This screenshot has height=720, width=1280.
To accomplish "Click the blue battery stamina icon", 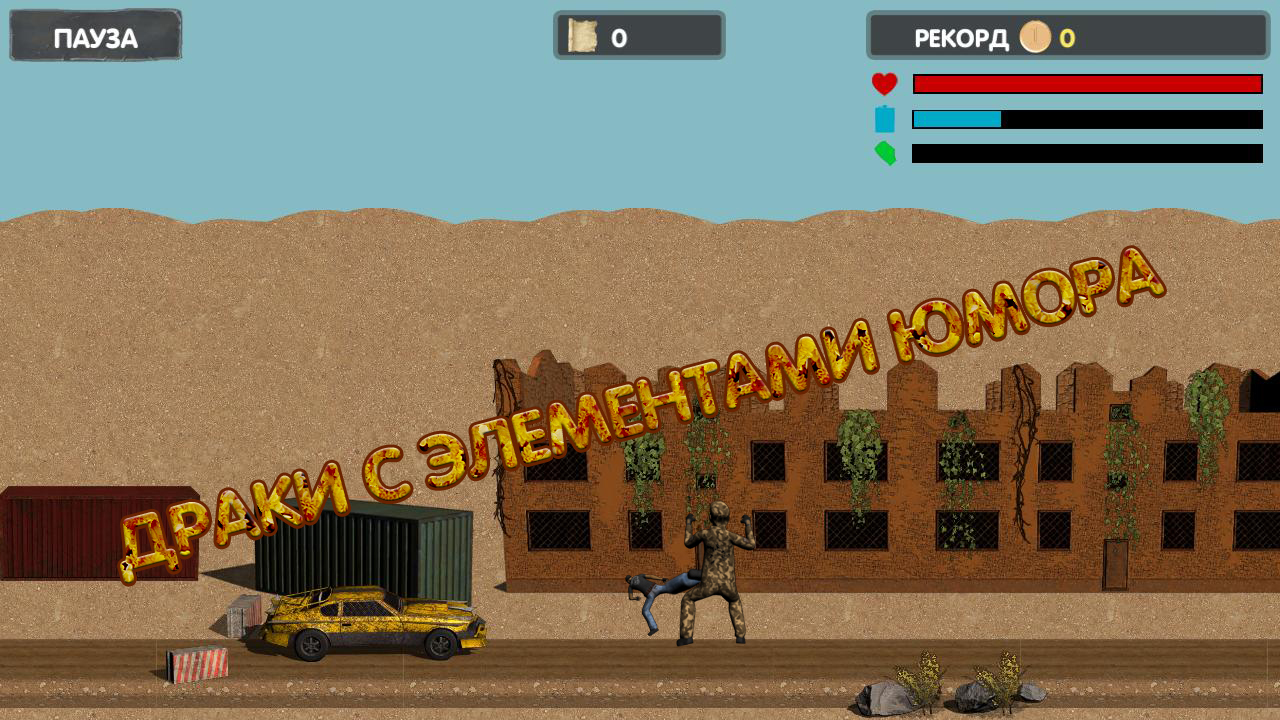I will [884, 119].
